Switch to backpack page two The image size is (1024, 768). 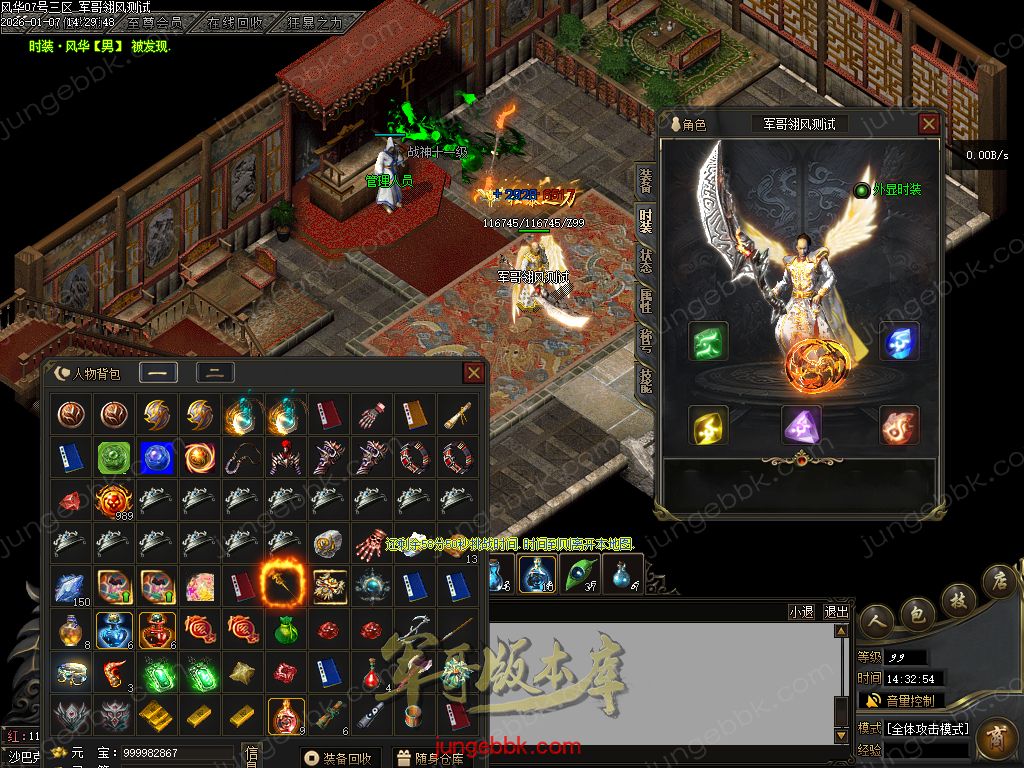pyautogui.click(x=215, y=373)
